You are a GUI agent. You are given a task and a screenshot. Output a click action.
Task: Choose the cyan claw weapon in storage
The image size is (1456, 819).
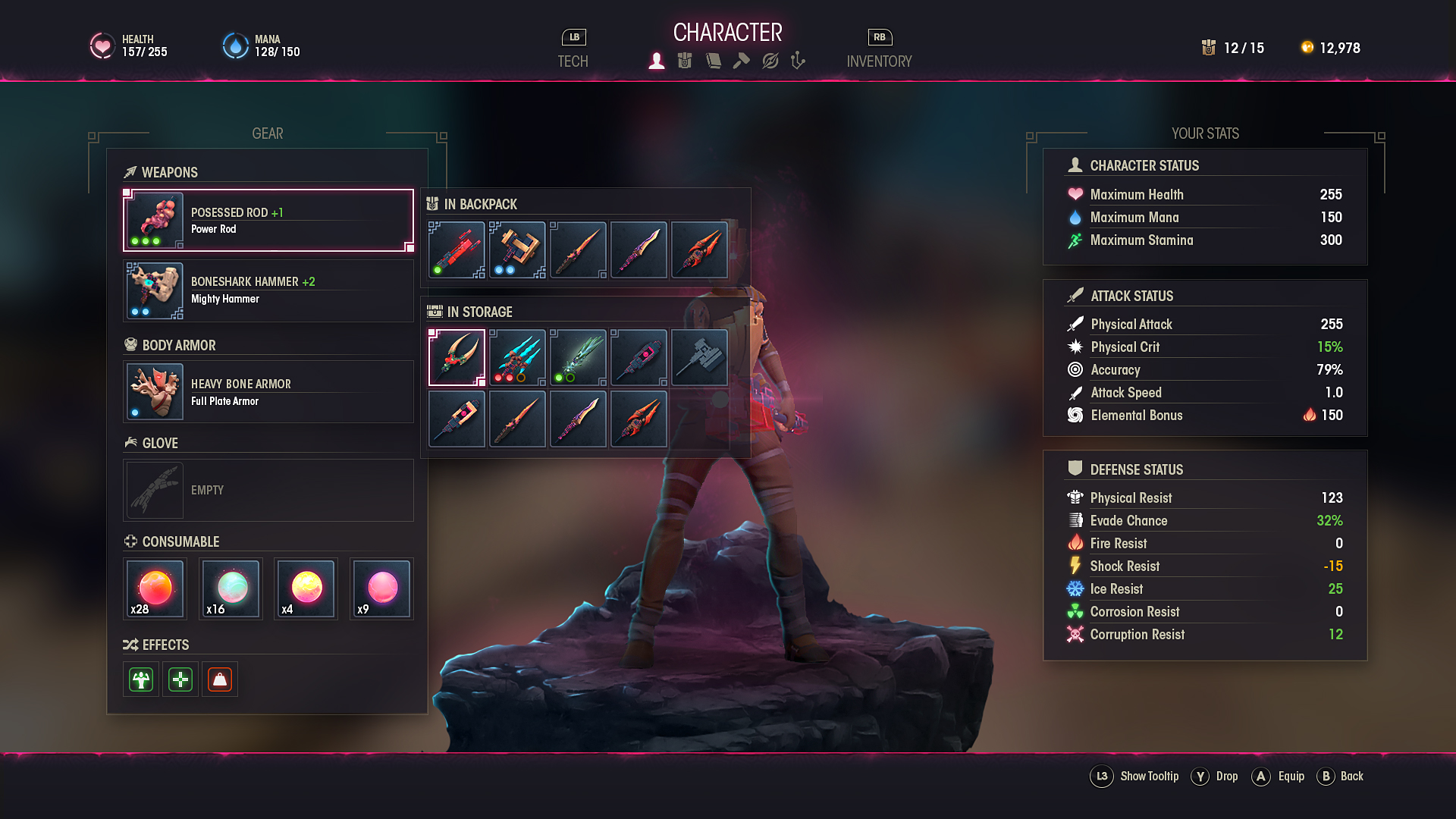click(517, 357)
